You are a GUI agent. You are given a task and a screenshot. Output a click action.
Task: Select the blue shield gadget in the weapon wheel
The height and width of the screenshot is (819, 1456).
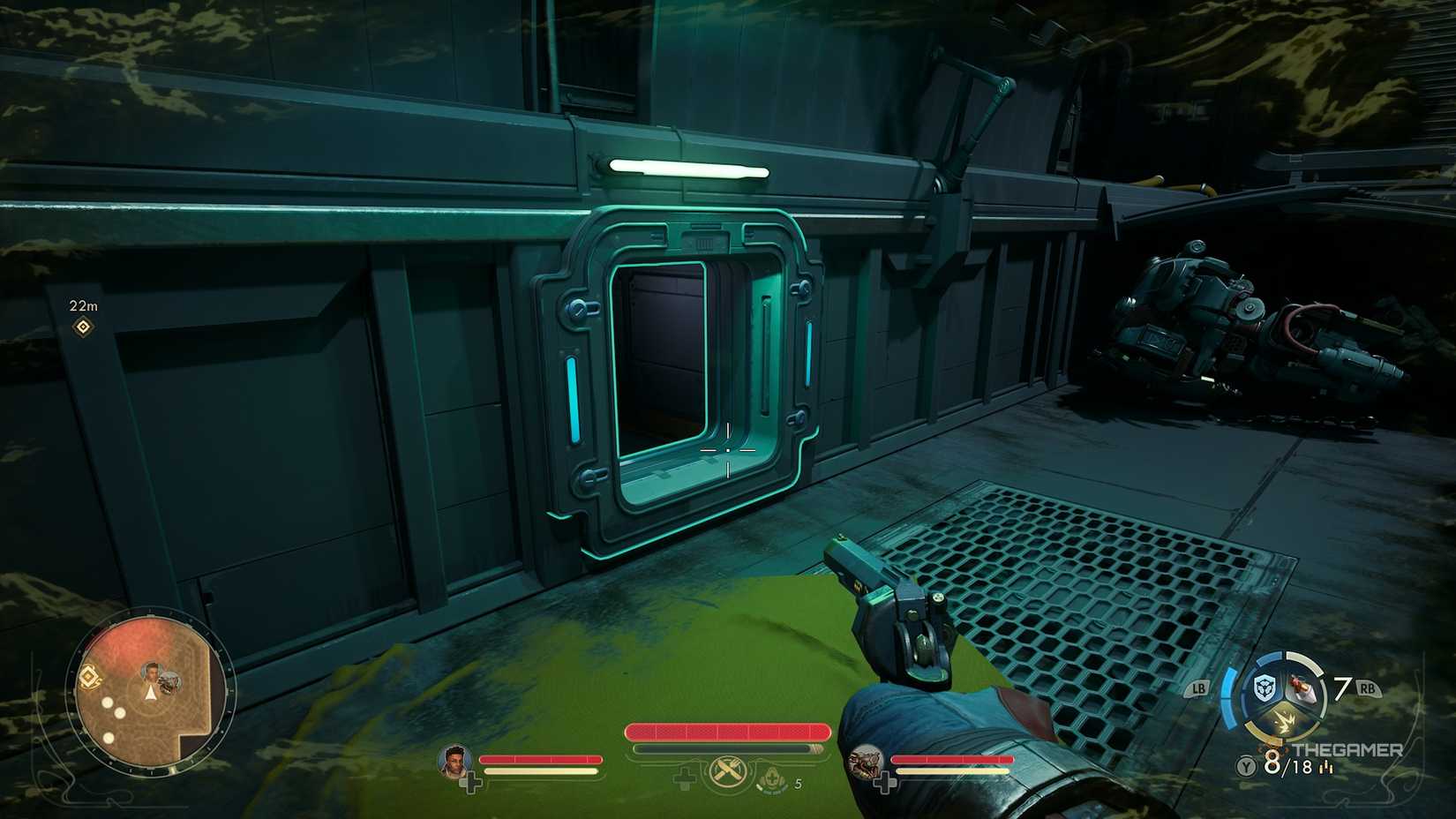(x=1263, y=688)
